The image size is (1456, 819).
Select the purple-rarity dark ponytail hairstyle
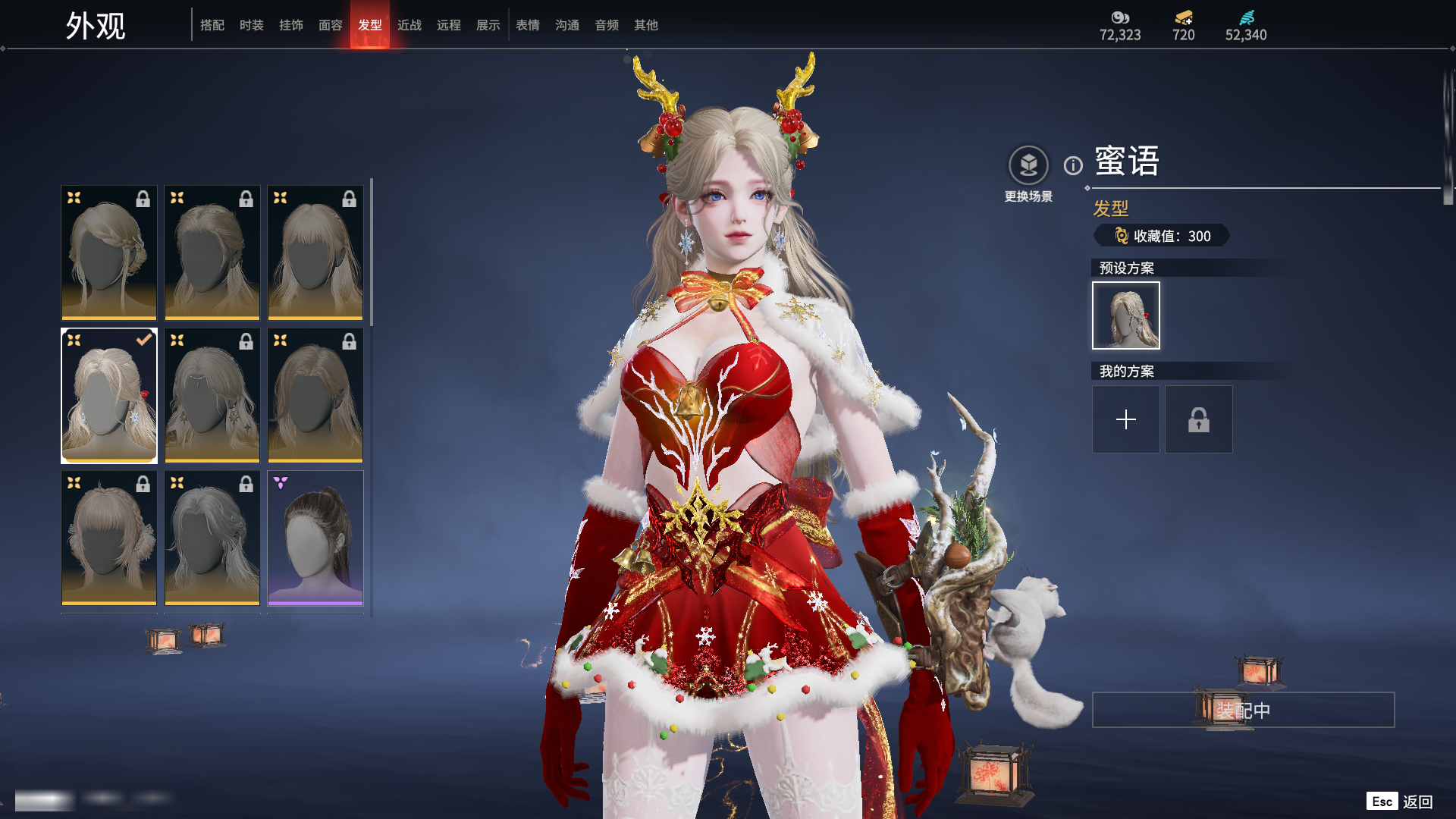pyautogui.click(x=315, y=538)
